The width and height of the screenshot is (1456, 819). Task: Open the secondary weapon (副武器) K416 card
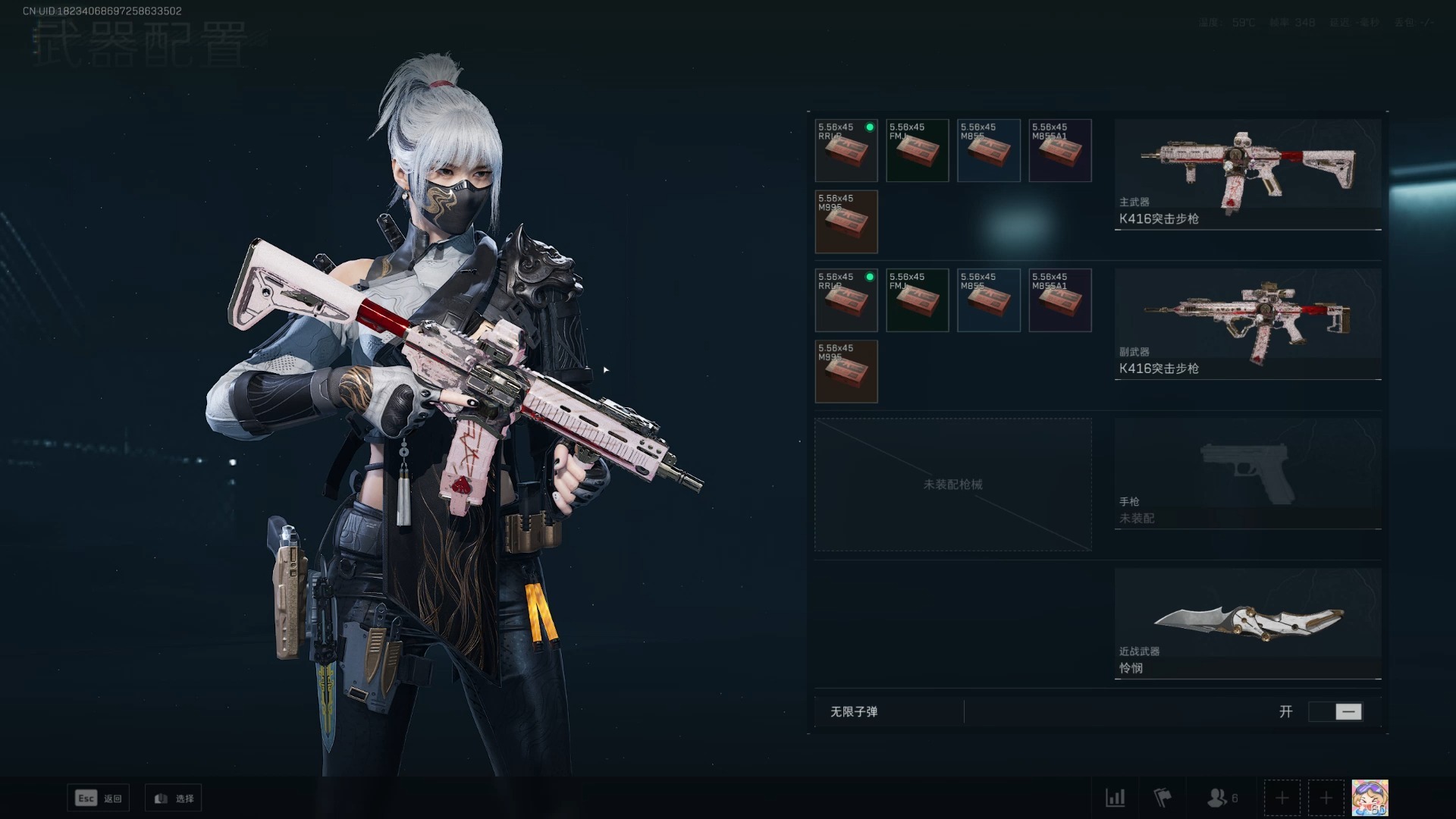pyautogui.click(x=1247, y=324)
